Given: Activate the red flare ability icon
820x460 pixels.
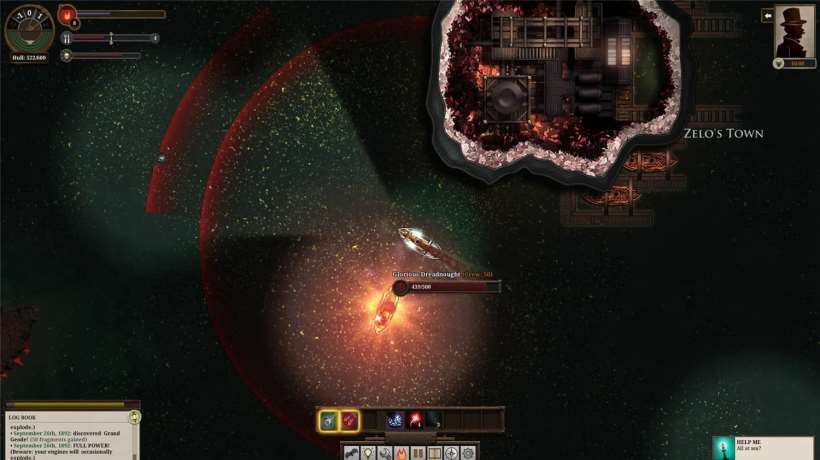Looking at the screenshot, I should point(414,420).
